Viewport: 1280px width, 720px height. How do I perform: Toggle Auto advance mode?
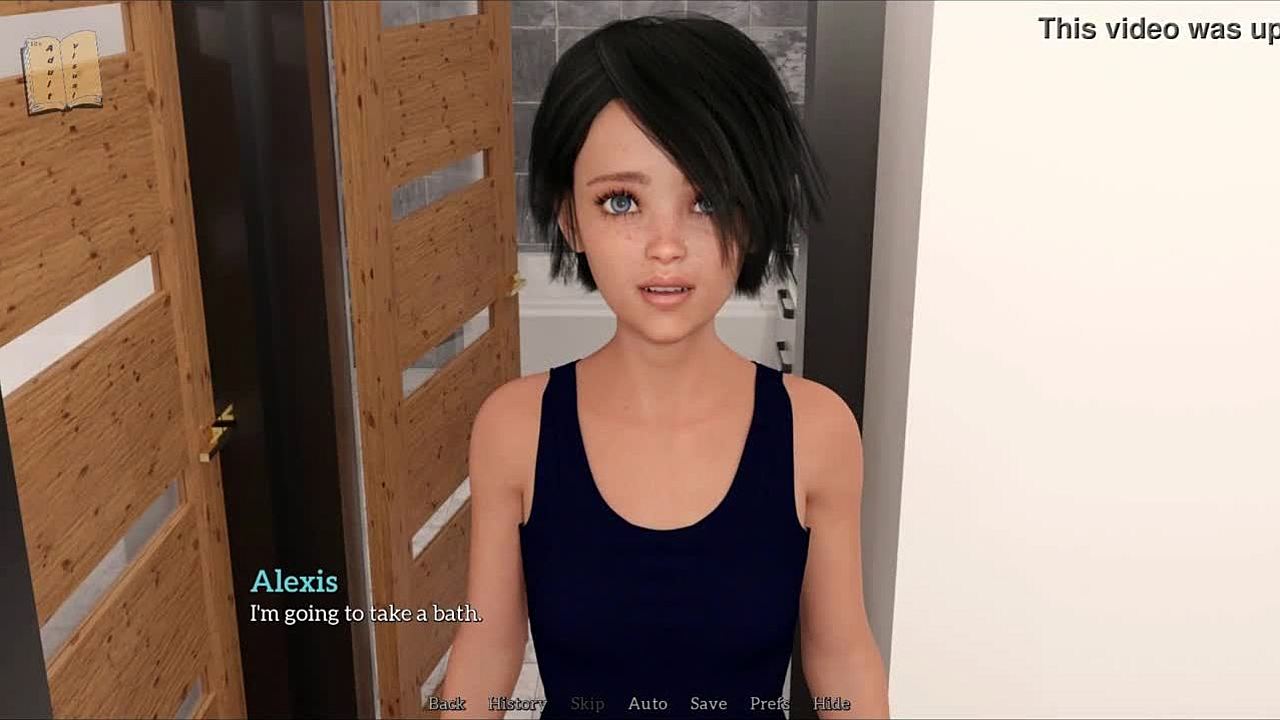tap(647, 704)
